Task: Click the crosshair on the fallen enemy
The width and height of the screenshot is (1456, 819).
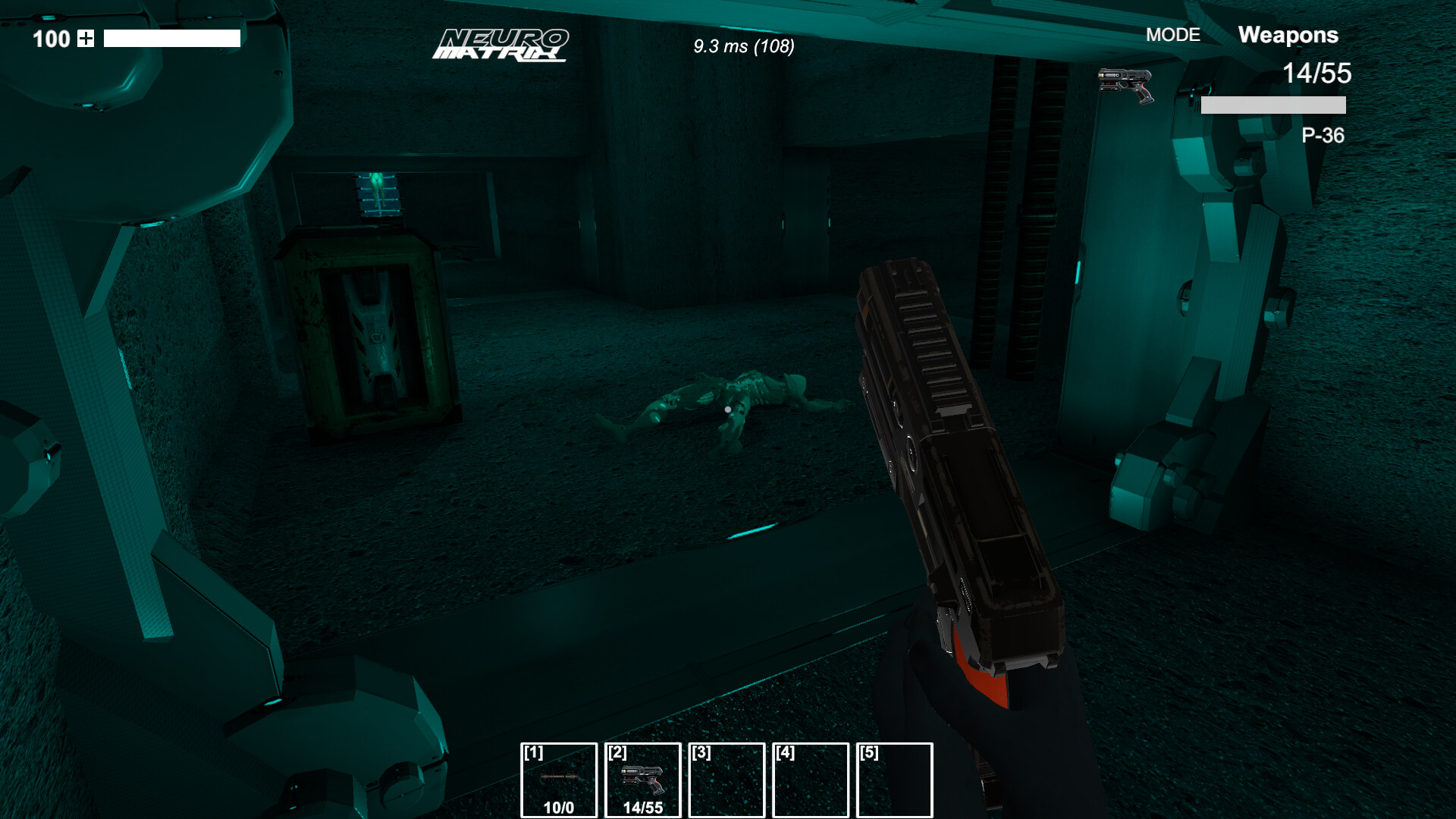Action: click(726, 408)
